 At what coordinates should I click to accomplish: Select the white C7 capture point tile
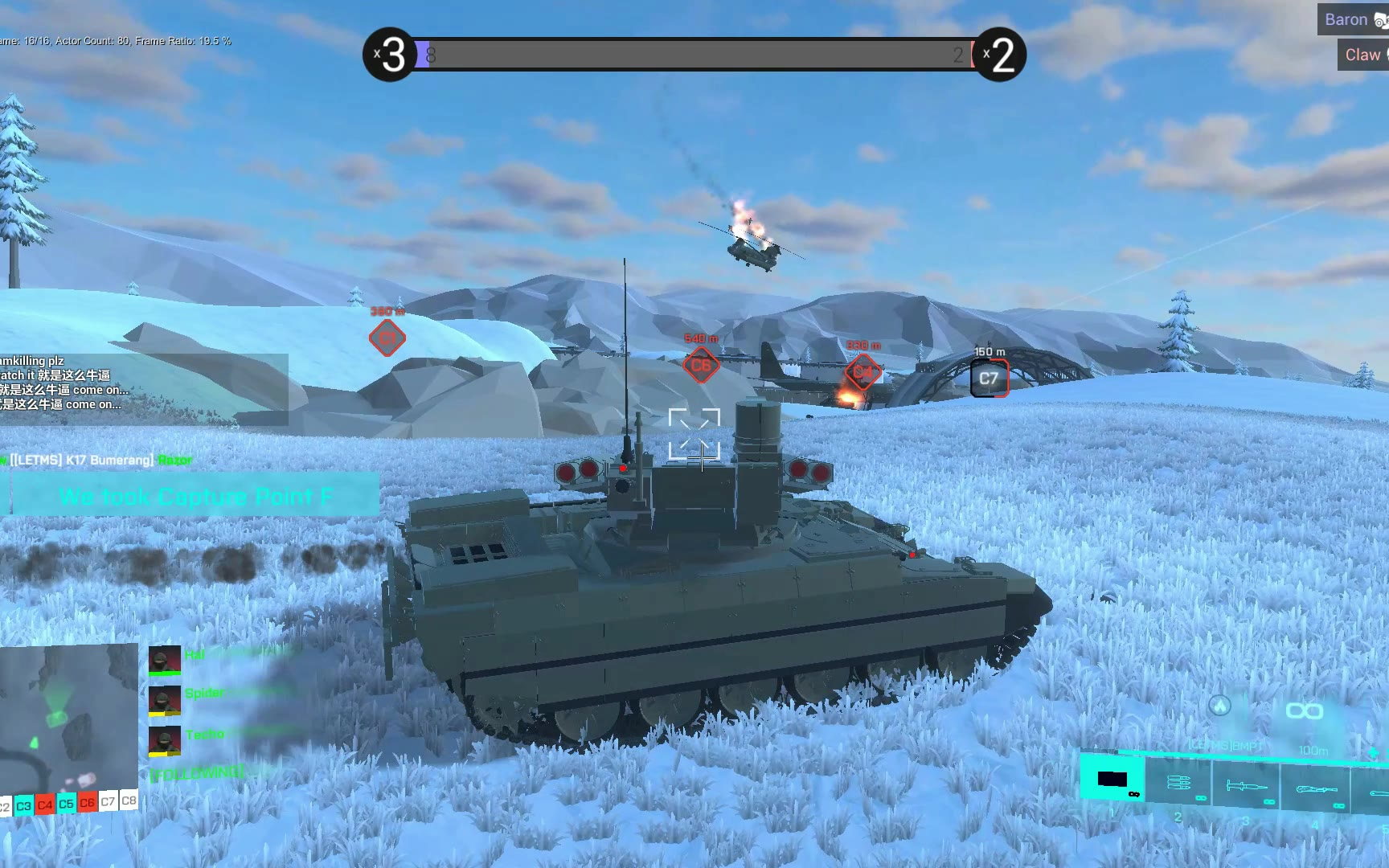pyautogui.click(x=108, y=801)
